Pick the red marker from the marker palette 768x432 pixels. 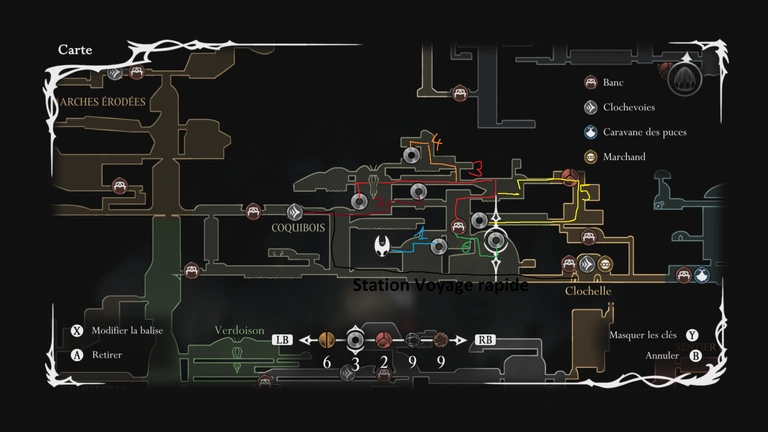click(x=383, y=339)
